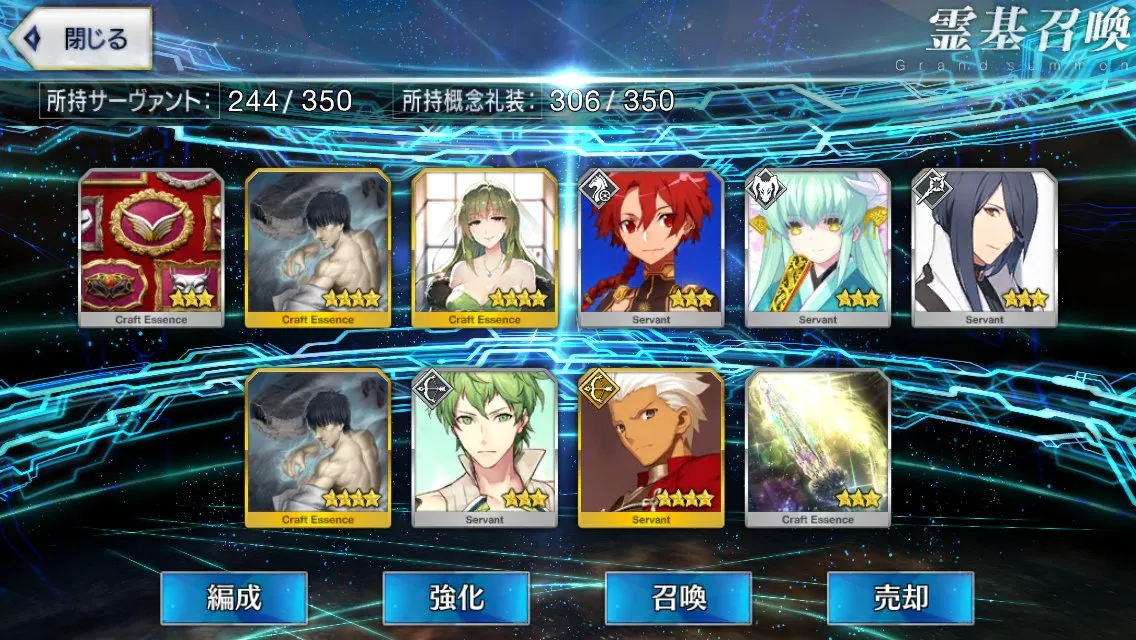View the glowing crystal Craft Essence card
This screenshot has width=1136, height=640.
click(817, 447)
